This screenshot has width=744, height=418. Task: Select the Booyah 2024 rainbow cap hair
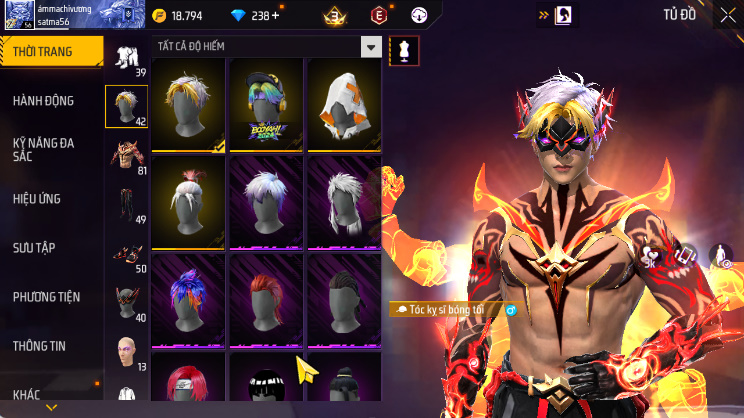tap(265, 105)
